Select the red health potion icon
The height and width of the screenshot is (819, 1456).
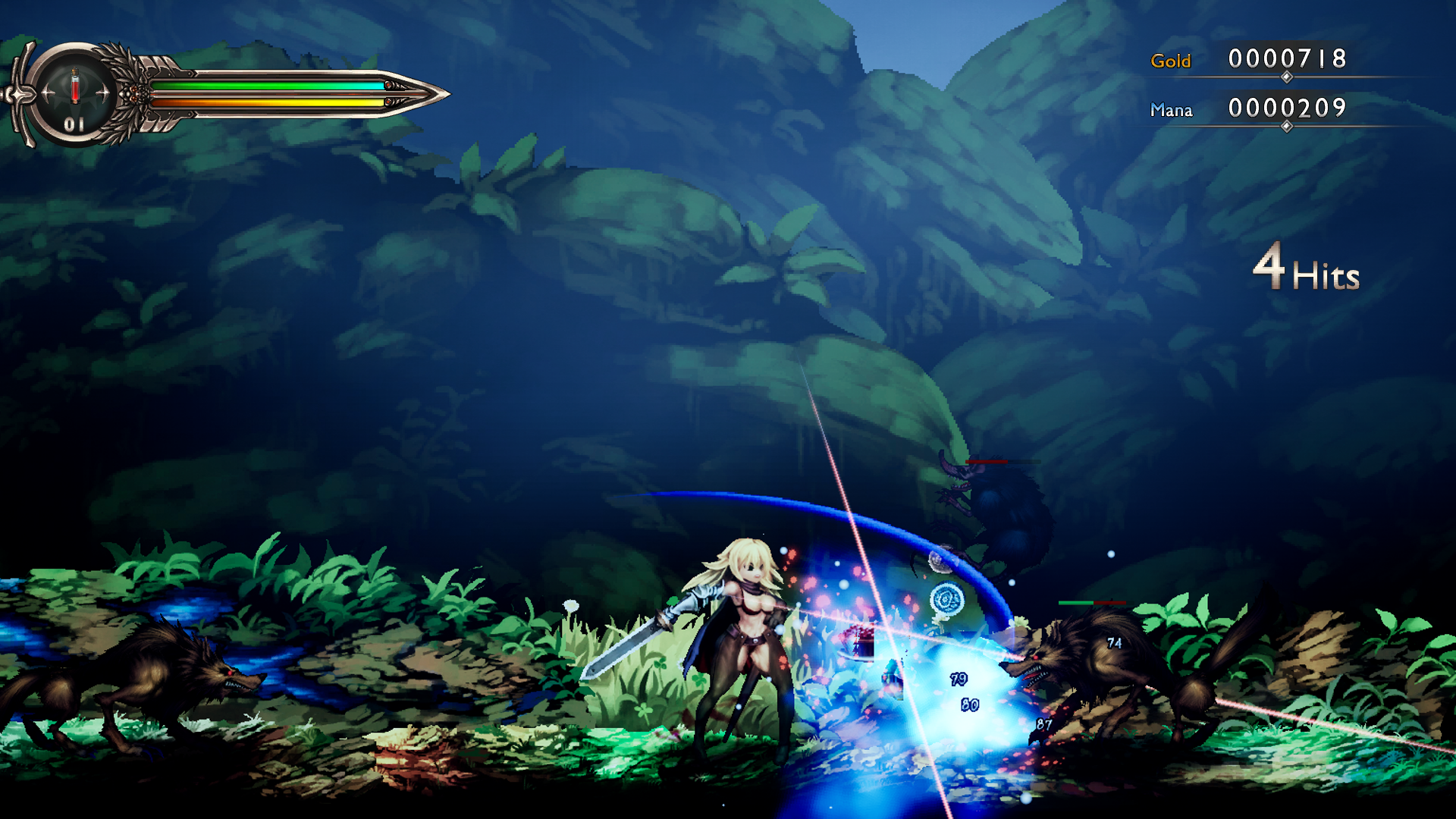coord(74,86)
